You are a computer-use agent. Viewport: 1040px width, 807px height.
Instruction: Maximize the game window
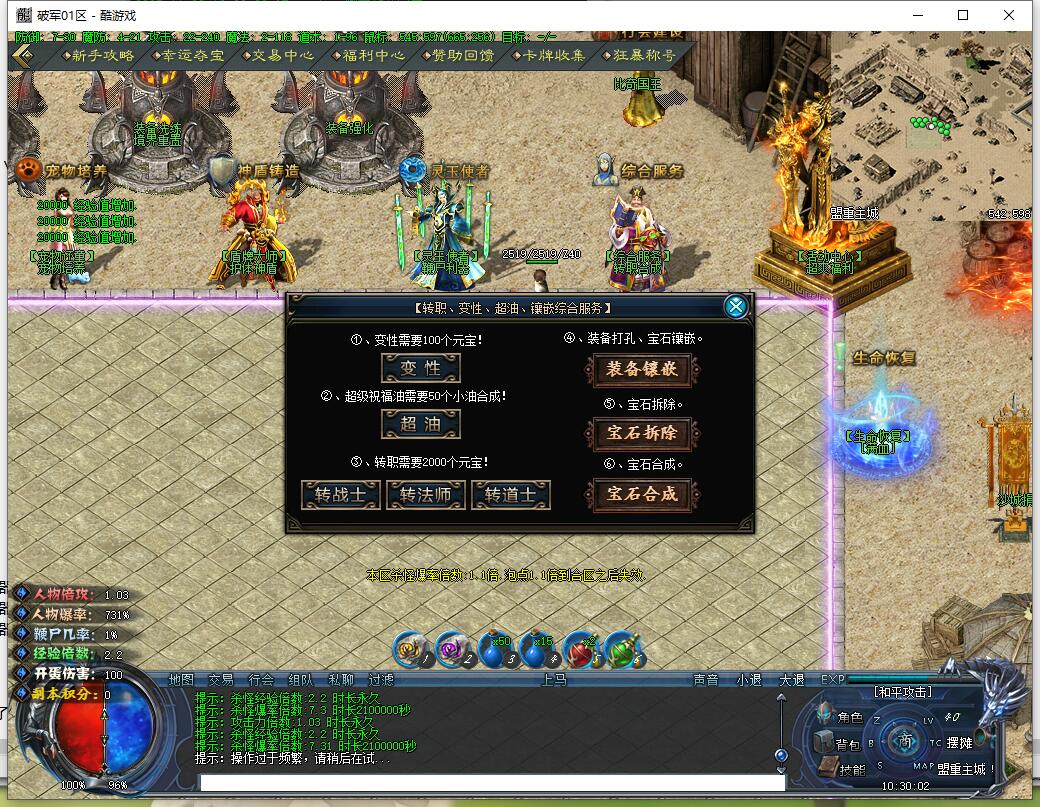point(963,15)
